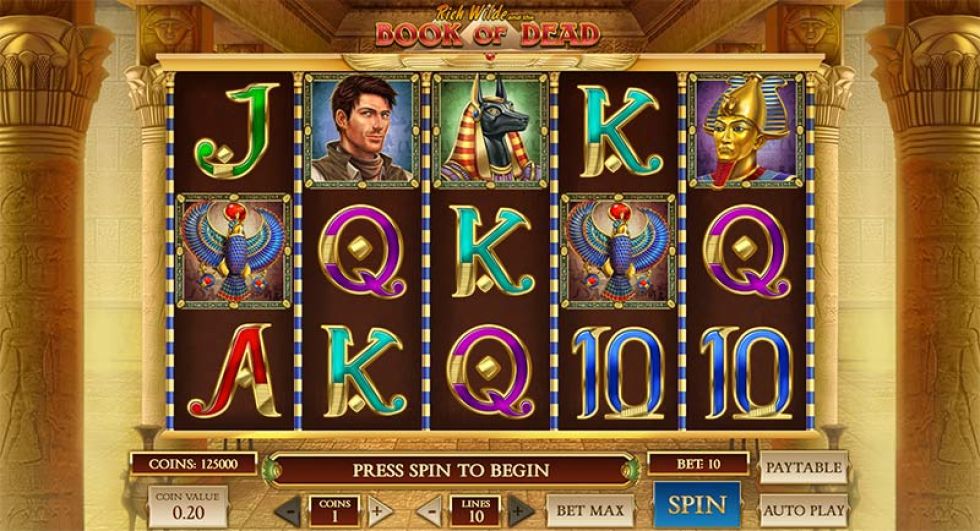980x531 pixels.
Task: Activate Auto Play
Action: point(803,510)
